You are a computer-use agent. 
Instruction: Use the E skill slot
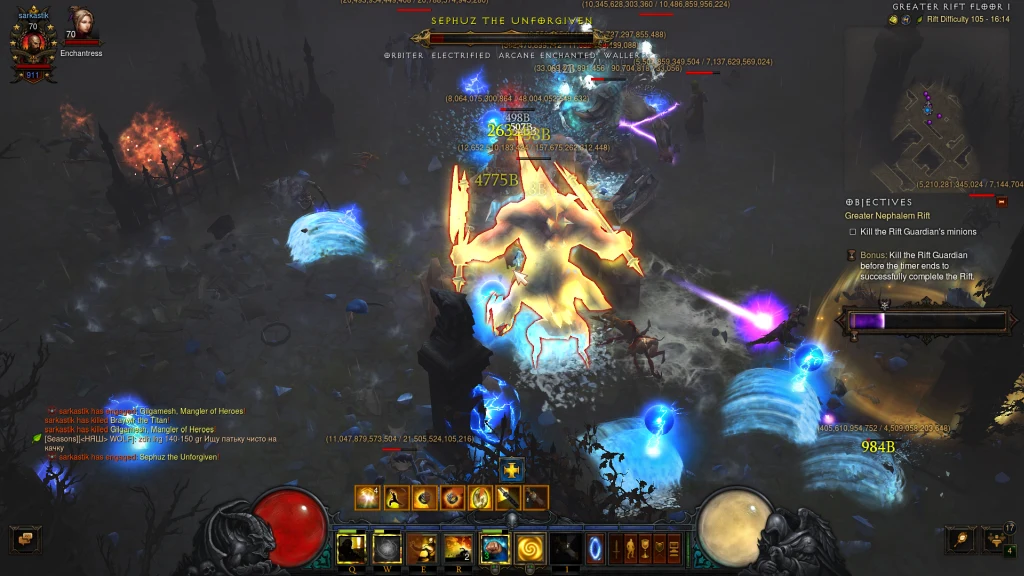pos(422,548)
